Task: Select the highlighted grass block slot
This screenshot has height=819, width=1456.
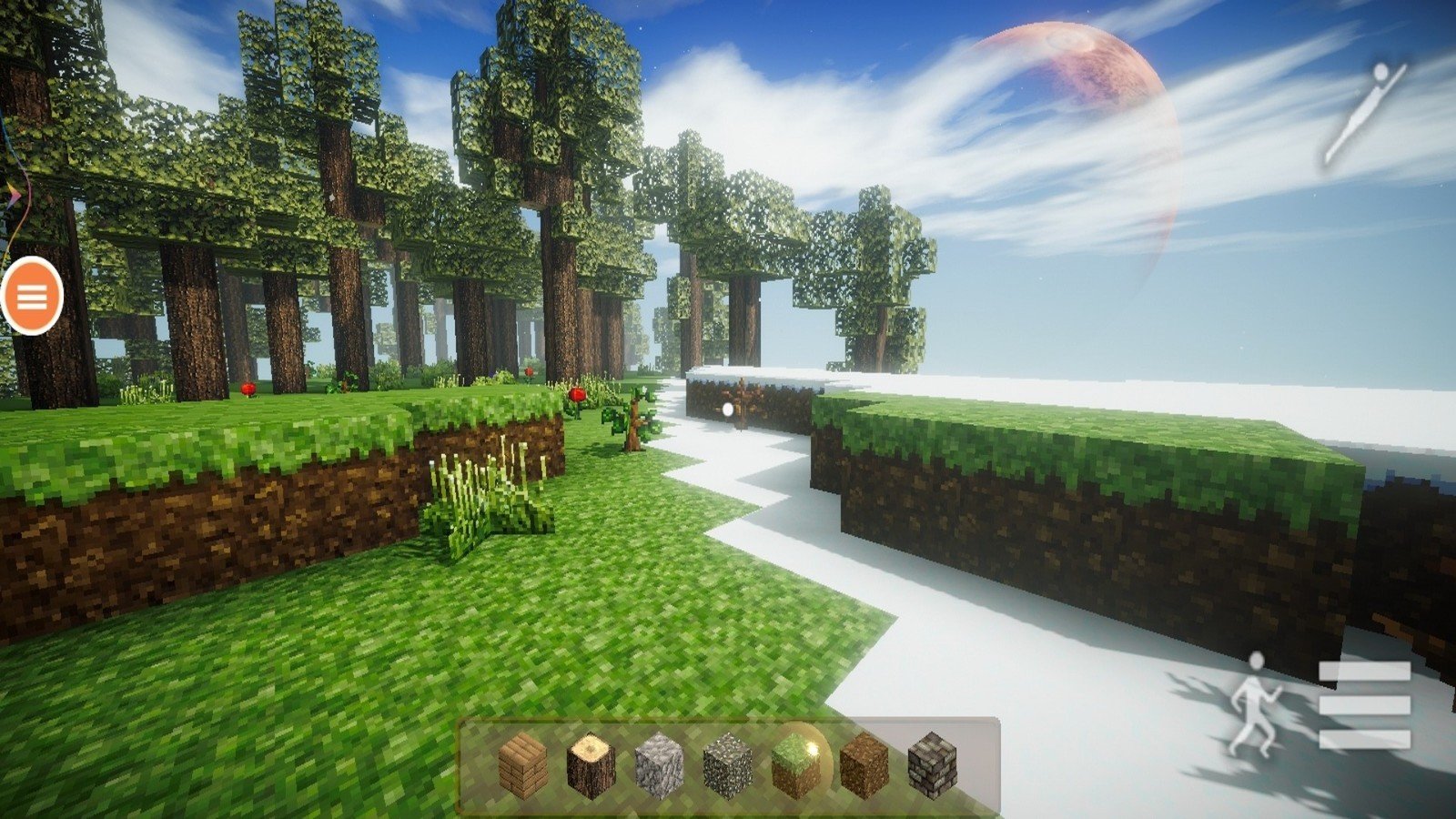Action: (796, 764)
